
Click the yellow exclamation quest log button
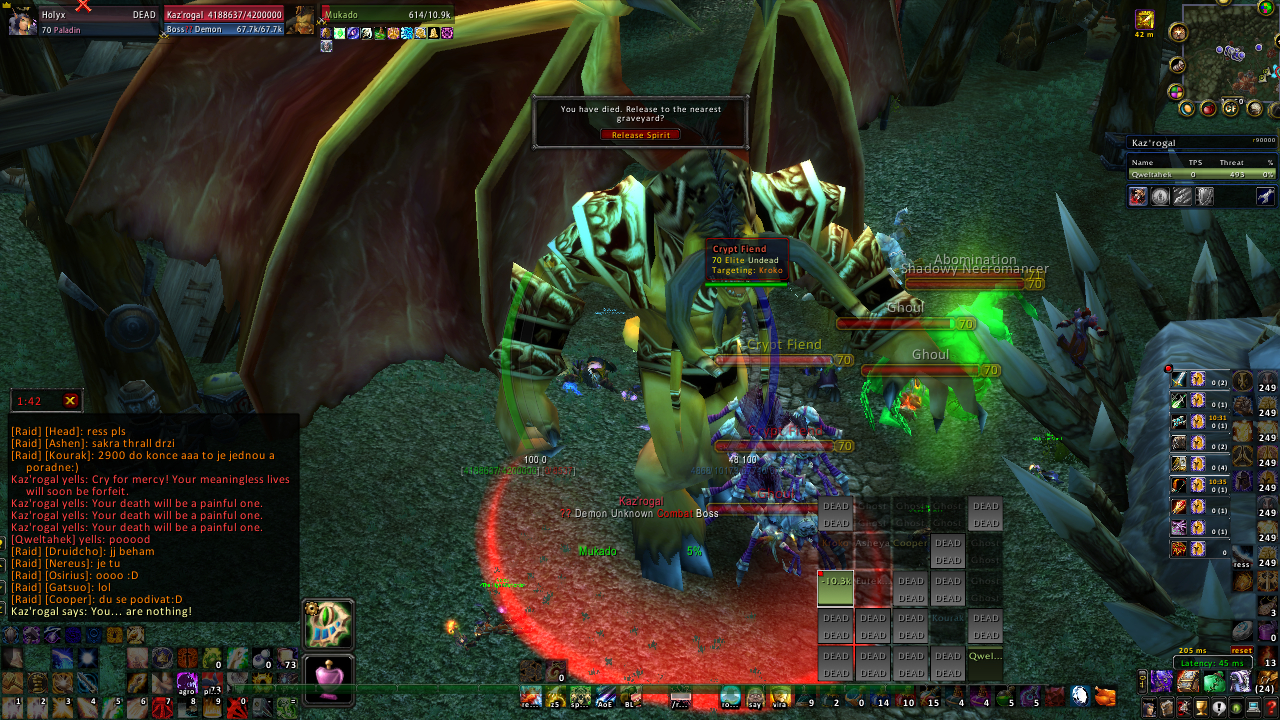click(x=1218, y=708)
